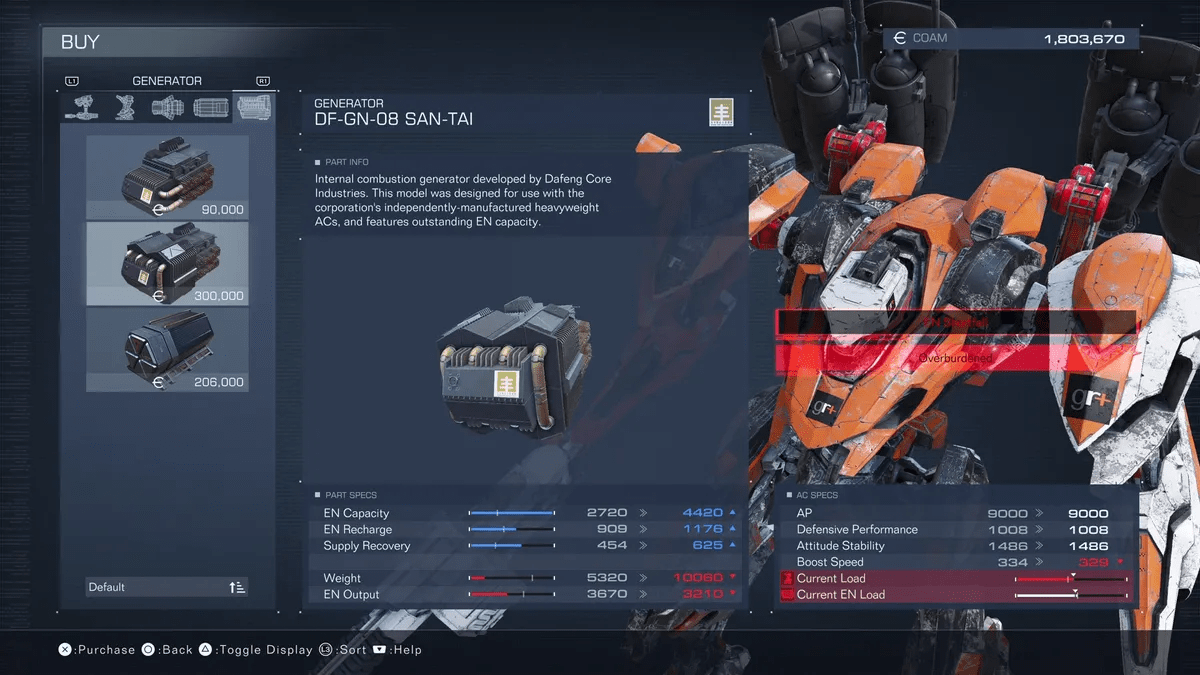Viewport: 1200px width, 675px height.
Task: Choose the 206,000 COAM generator
Action: 167,350
